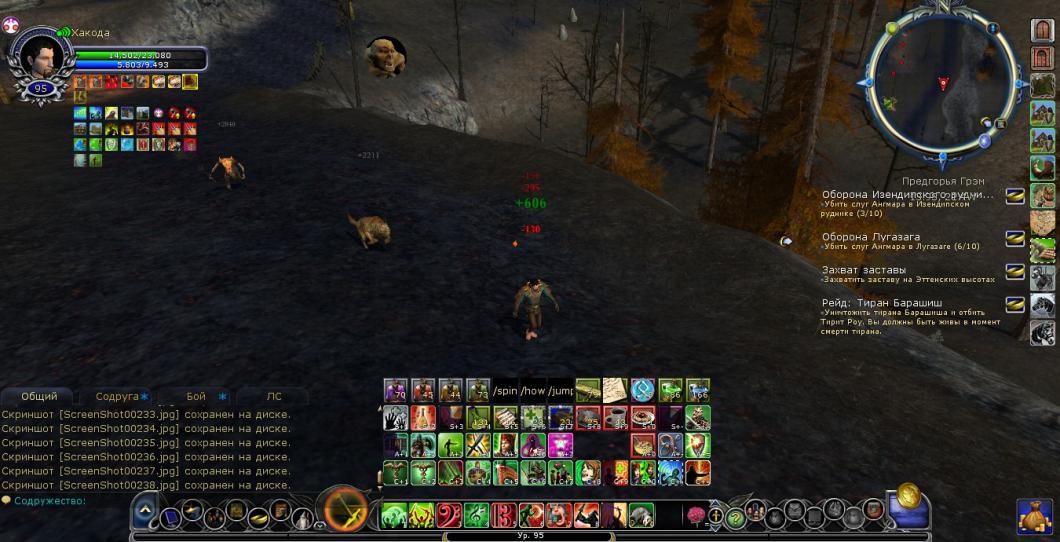Open the Содруга chat tab

point(117,396)
